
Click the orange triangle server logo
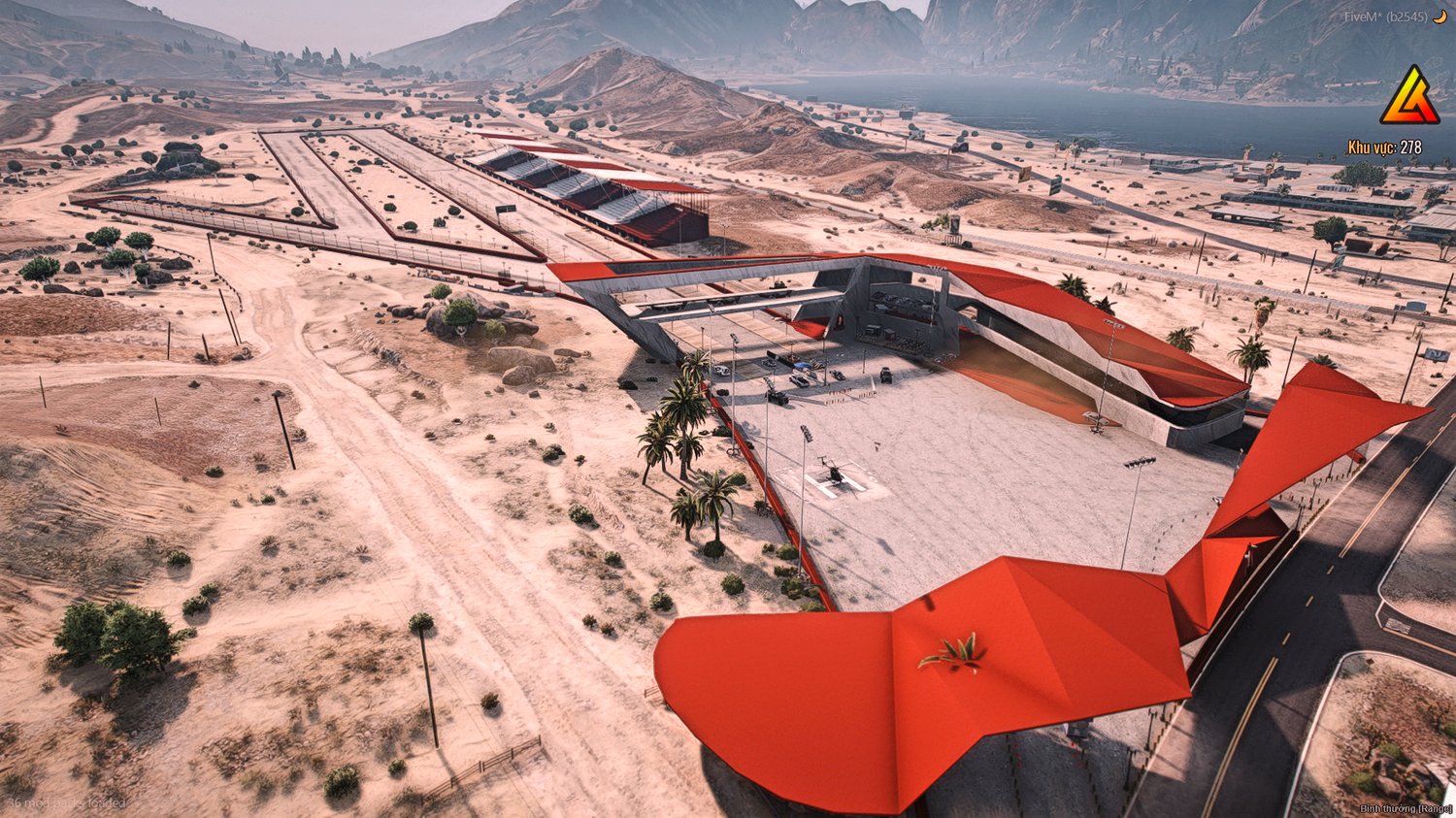1409,97
